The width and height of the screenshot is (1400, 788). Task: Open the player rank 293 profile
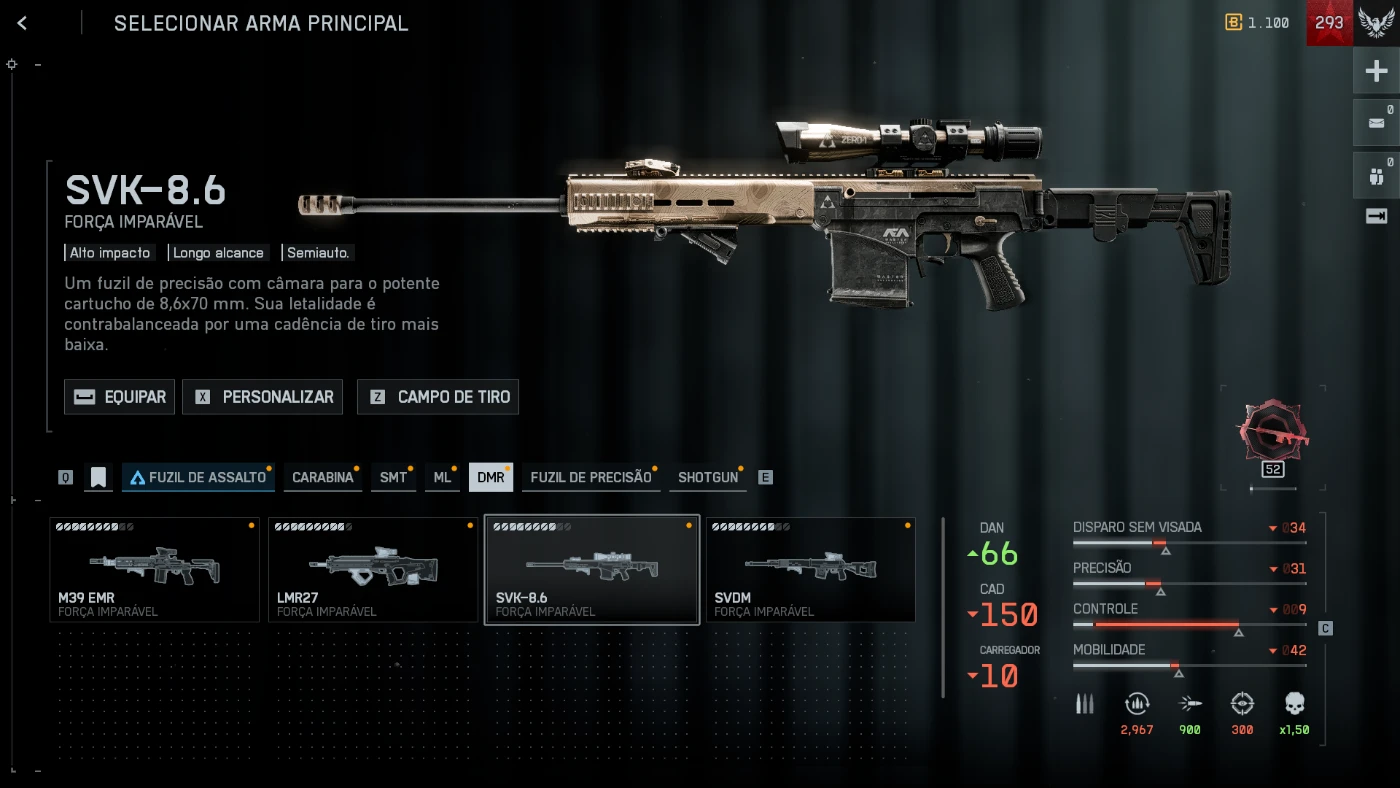point(1329,23)
